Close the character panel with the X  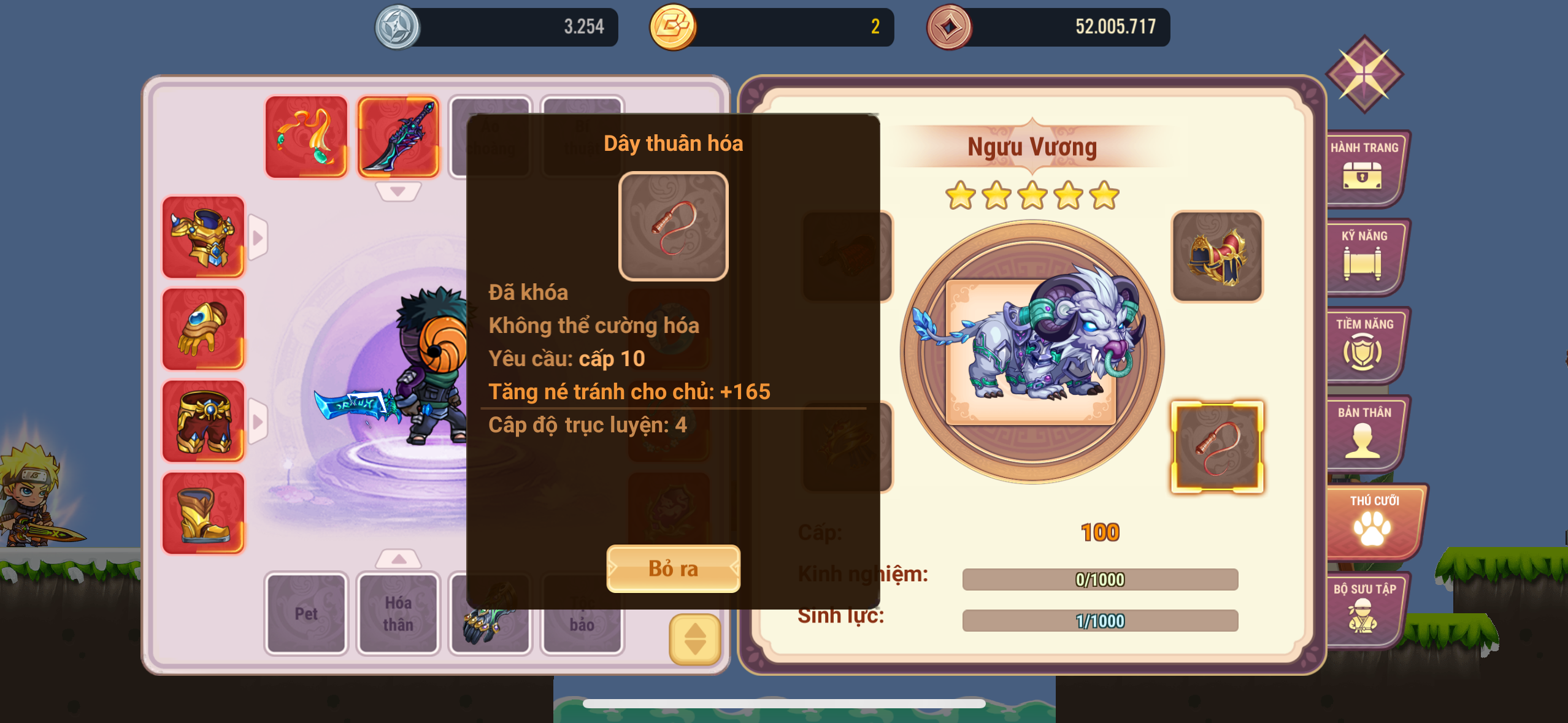(x=1364, y=74)
